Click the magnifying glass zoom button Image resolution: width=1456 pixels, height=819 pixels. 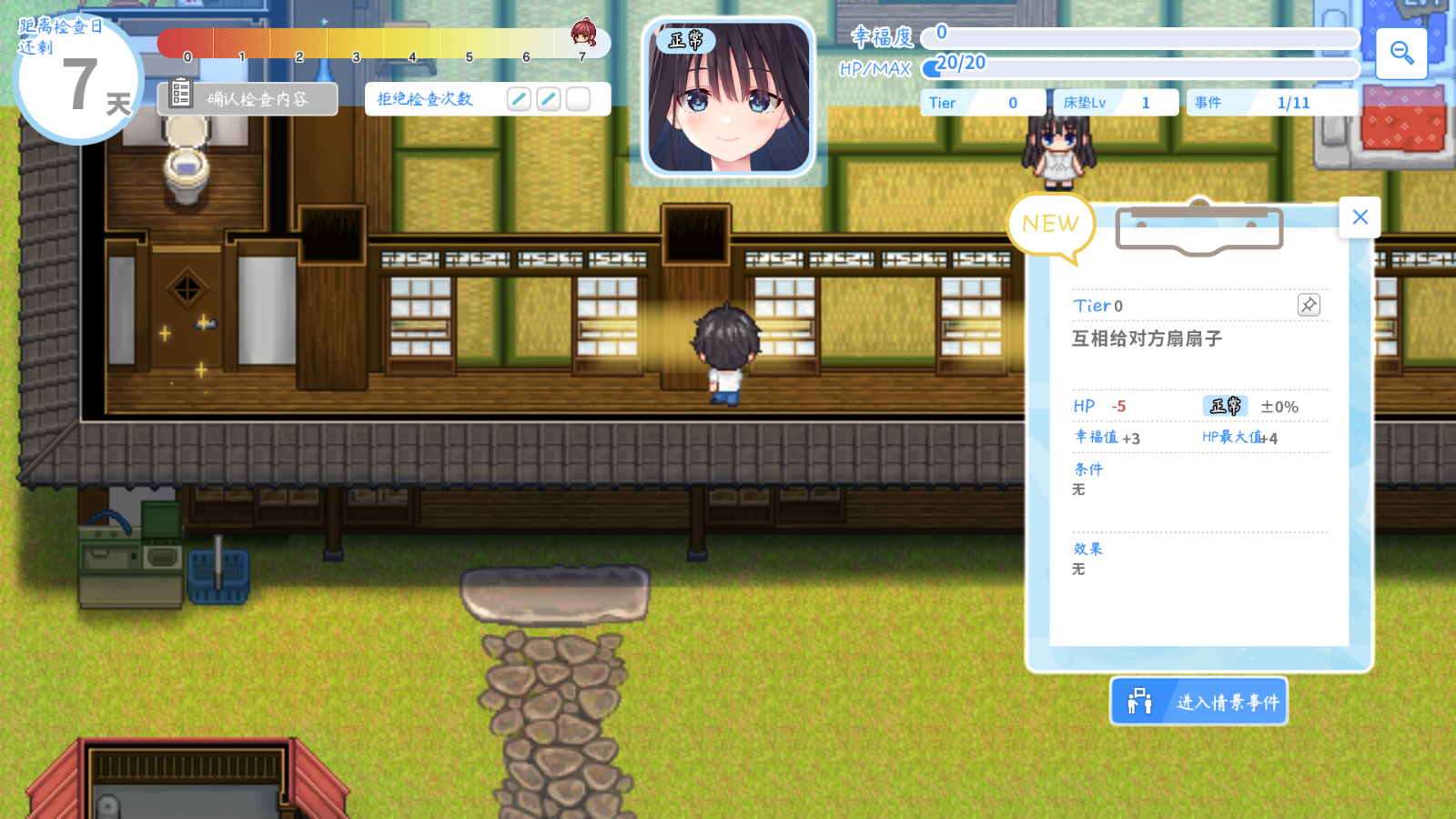click(1401, 54)
